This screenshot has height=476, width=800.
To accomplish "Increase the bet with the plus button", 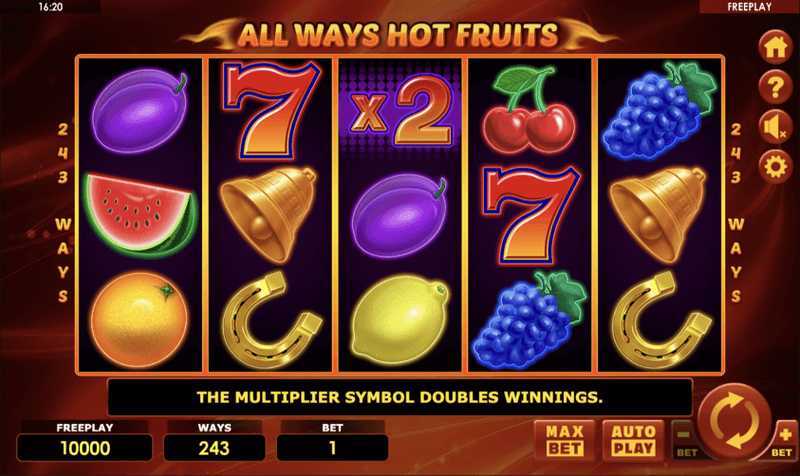I will coord(784,437).
